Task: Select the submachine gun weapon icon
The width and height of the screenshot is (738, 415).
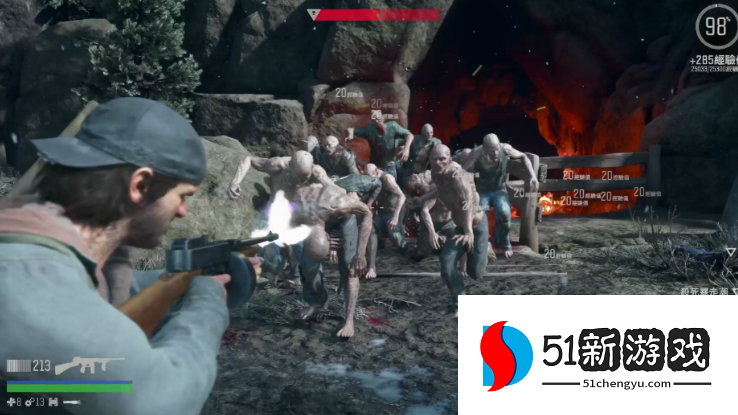Action: [x=89, y=366]
